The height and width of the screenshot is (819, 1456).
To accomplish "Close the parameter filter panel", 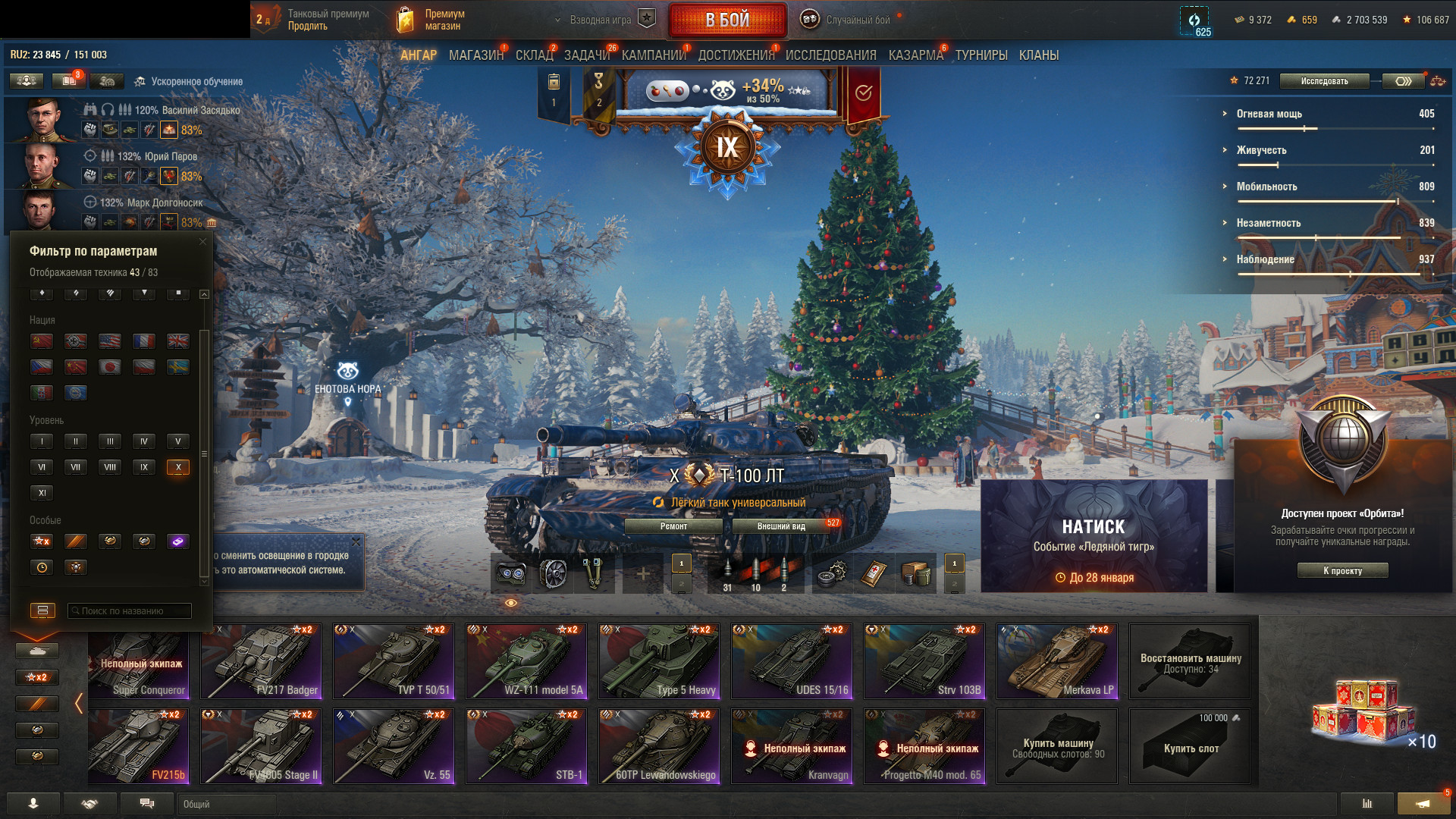I will point(202,242).
